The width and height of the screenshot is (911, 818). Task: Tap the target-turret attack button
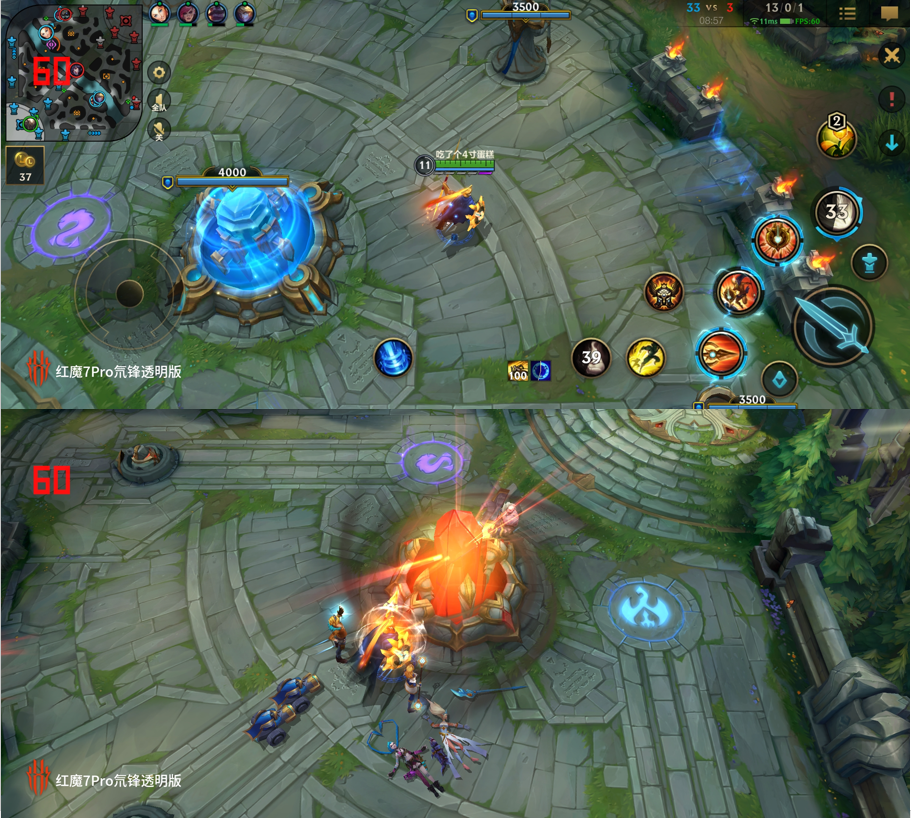pyautogui.click(x=870, y=263)
